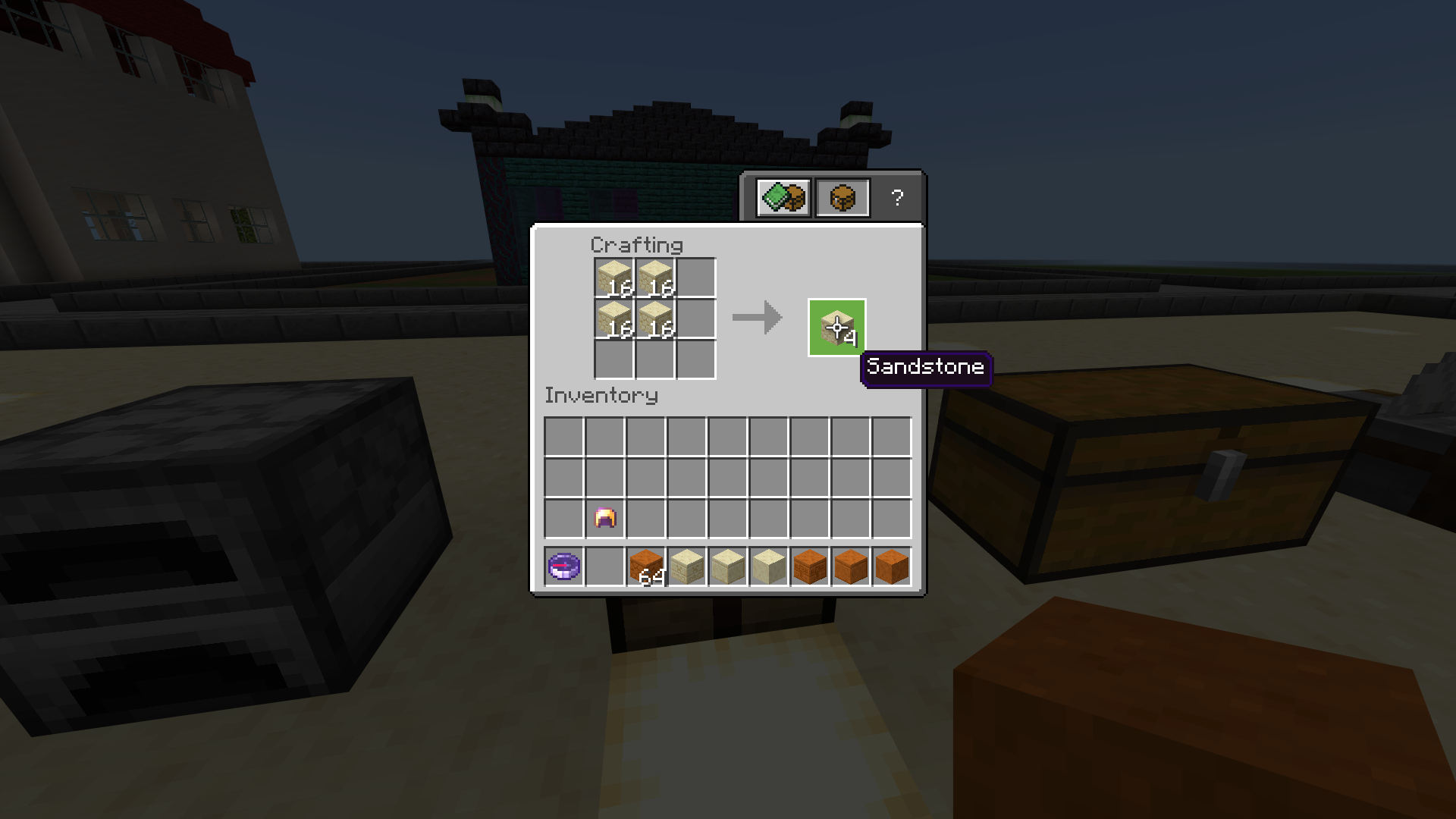Image resolution: width=1456 pixels, height=819 pixels.
Task: Select the smooth sandstone block in hotbar
Action: [x=770, y=567]
